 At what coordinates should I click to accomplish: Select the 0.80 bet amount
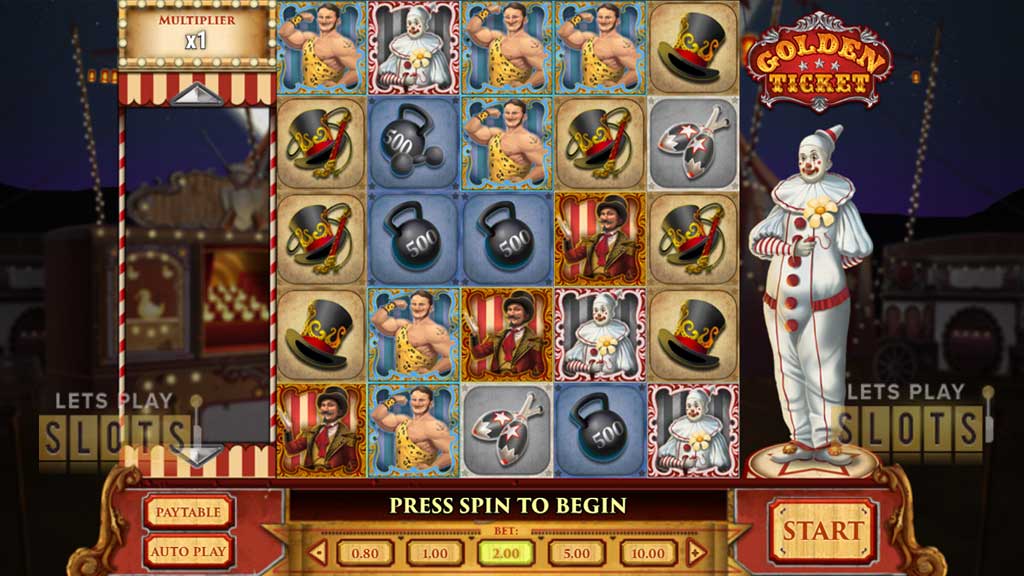click(x=364, y=553)
